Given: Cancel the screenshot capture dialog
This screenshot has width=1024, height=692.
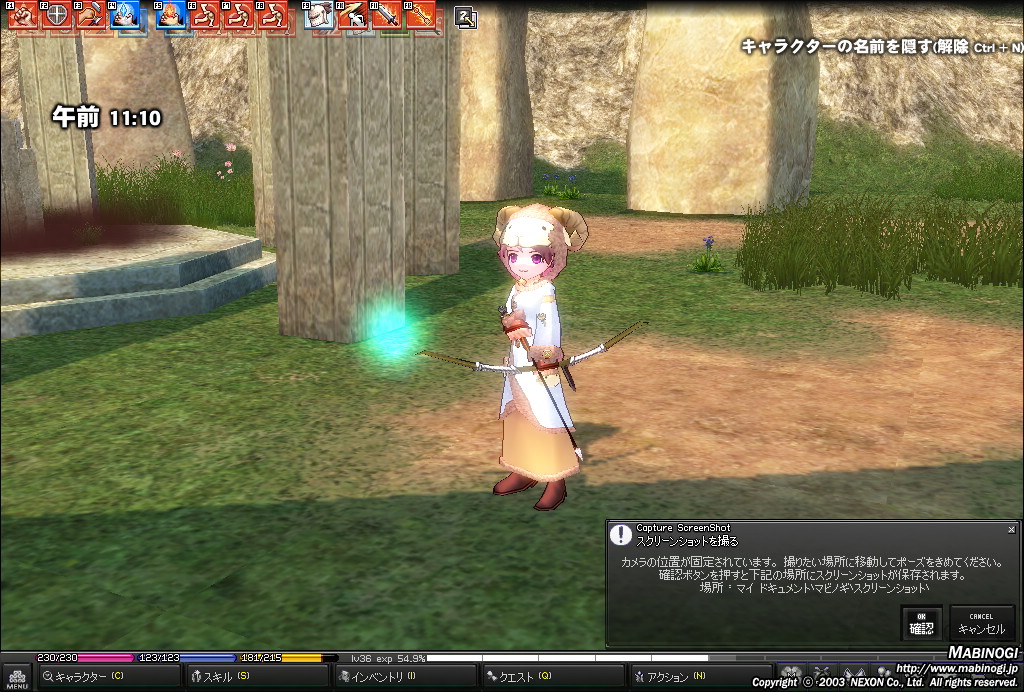Looking at the screenshot, I should [981, 623].
